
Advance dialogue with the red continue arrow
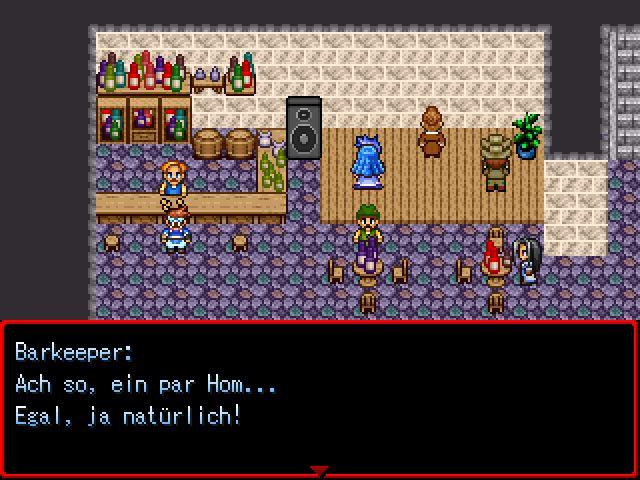pos(319,470)
